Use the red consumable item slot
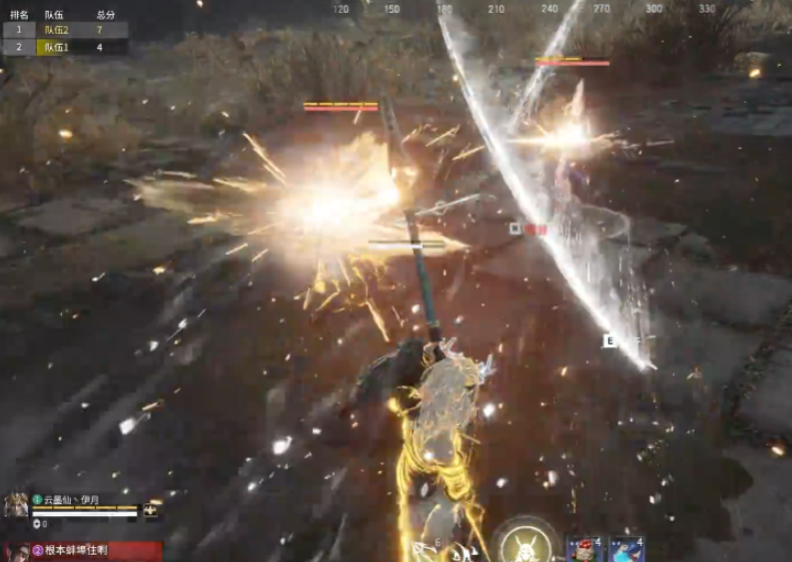 (x=583, y=549)
